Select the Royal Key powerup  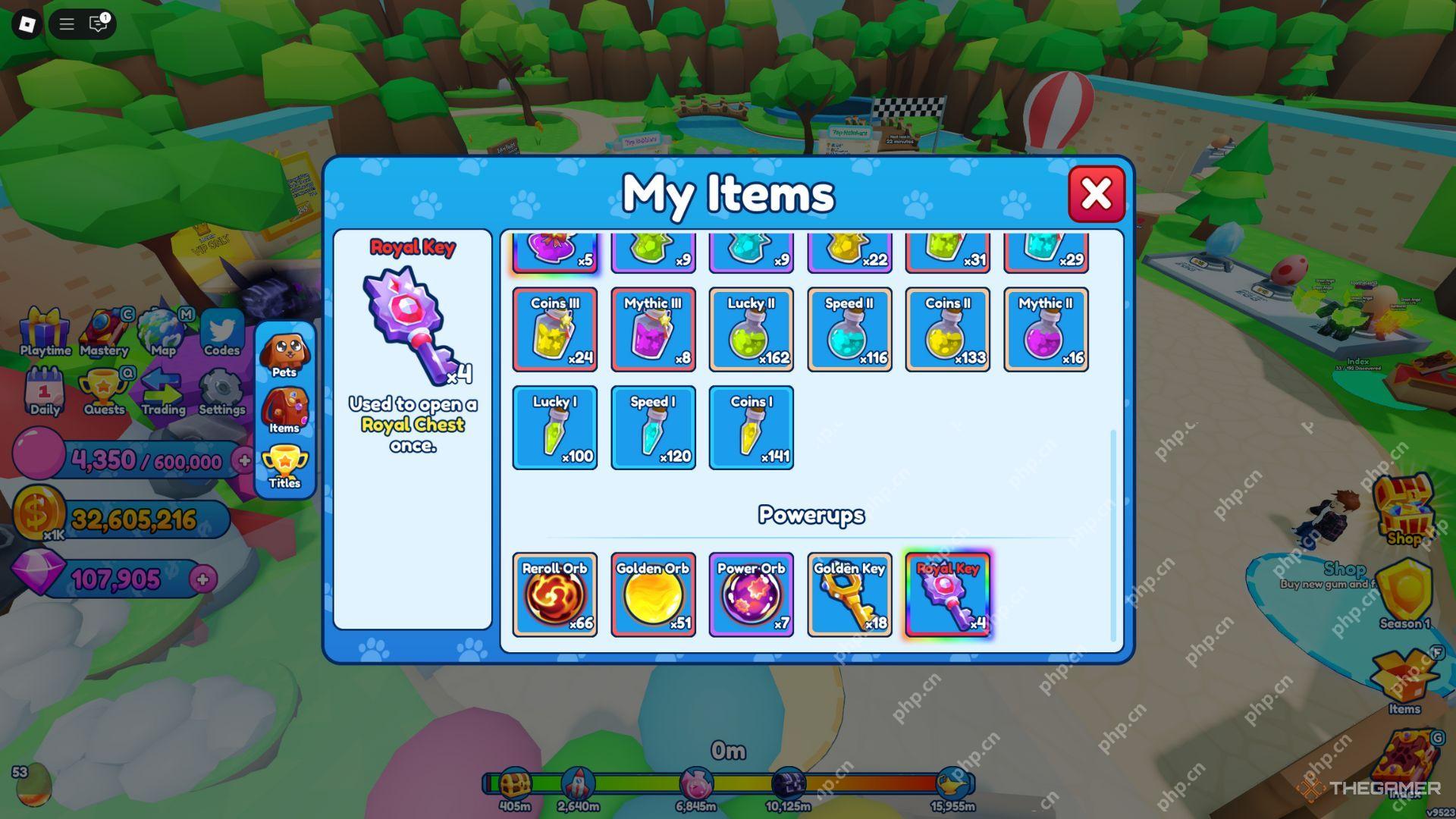[x=947, y=593]
